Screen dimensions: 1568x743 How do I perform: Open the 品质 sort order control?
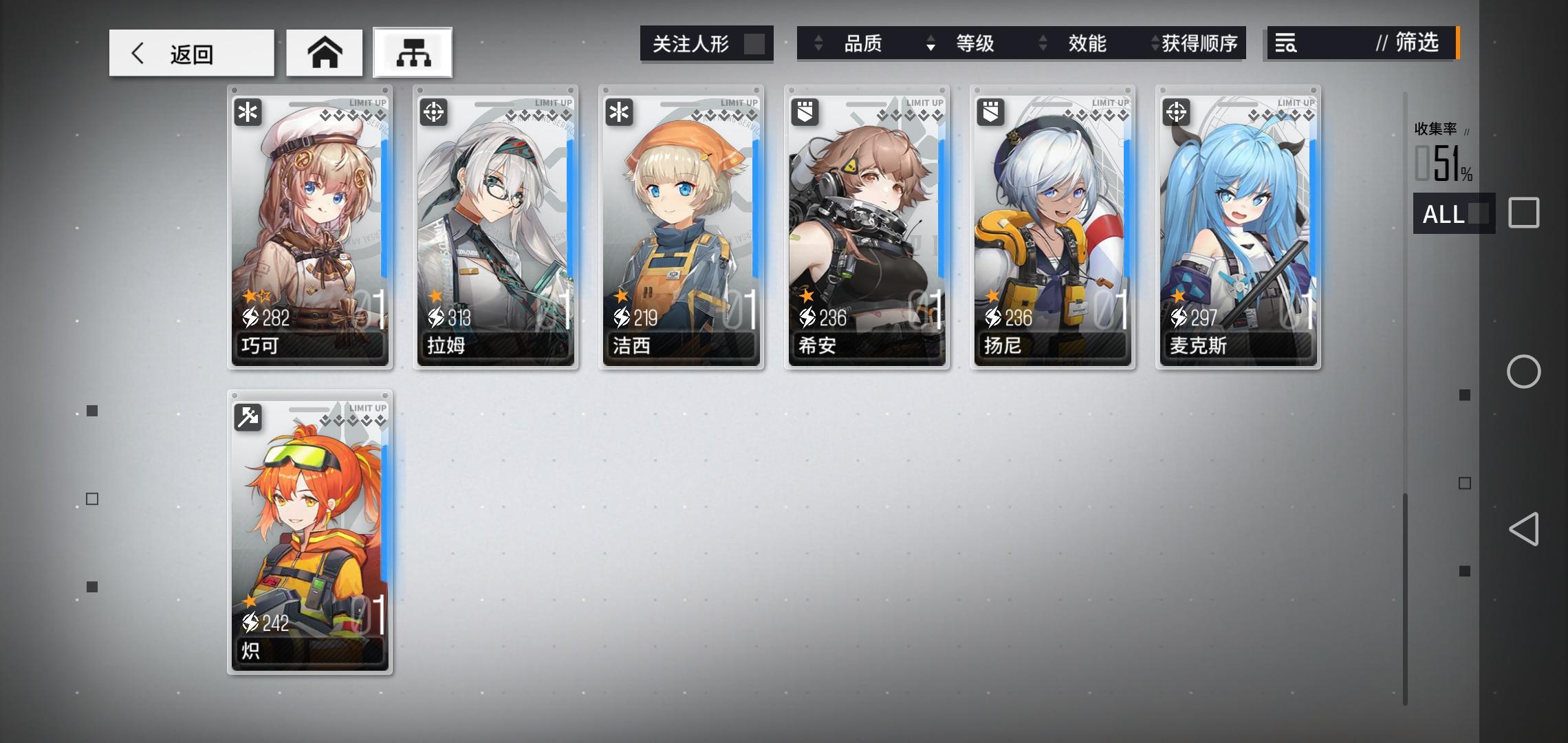click(818, 43)
